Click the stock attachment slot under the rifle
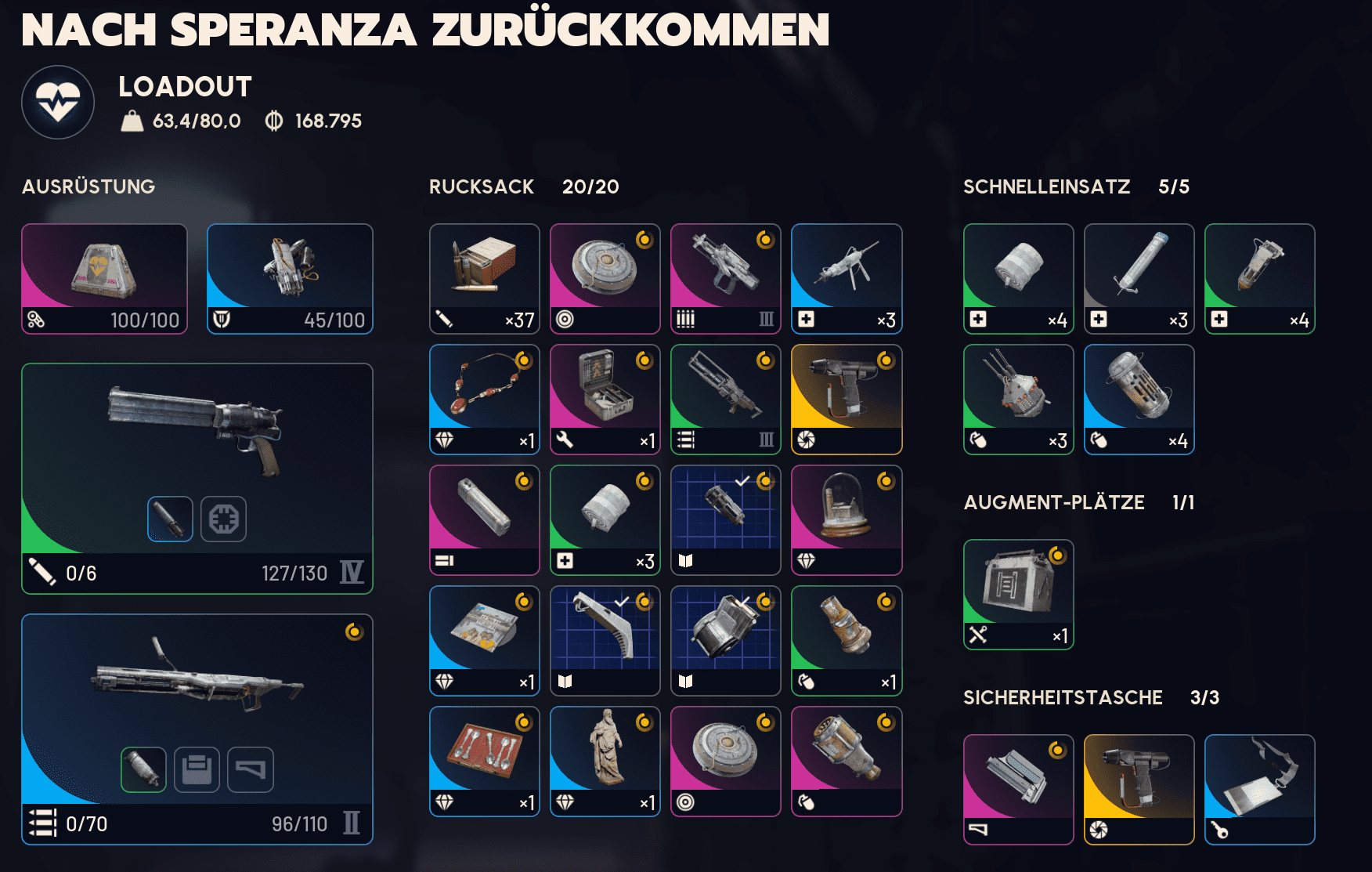This screenshot has width=1372, height=872. pyautogui.click(x=251, y=769)
